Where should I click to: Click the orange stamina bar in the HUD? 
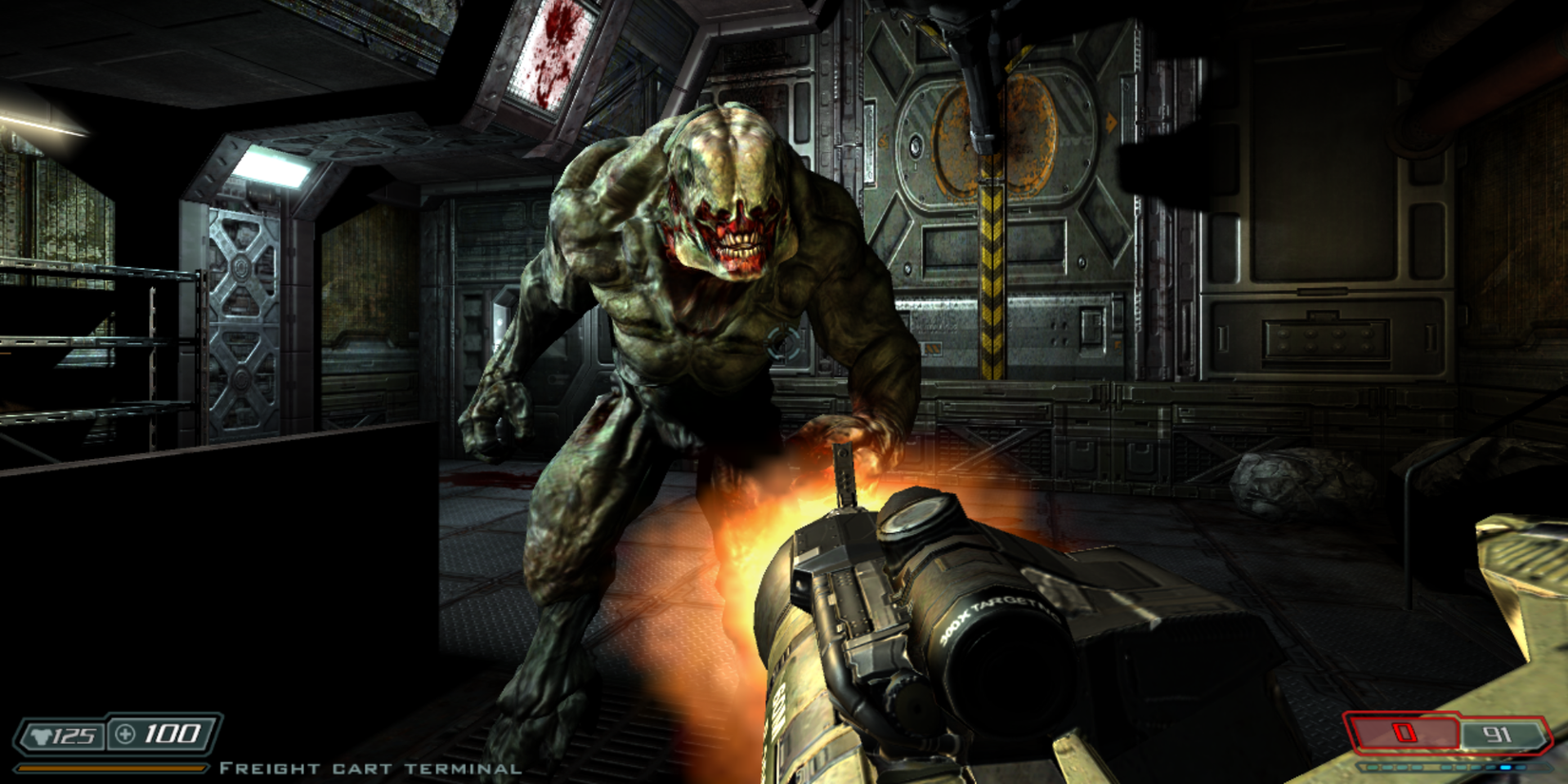(x=111, y=766)
